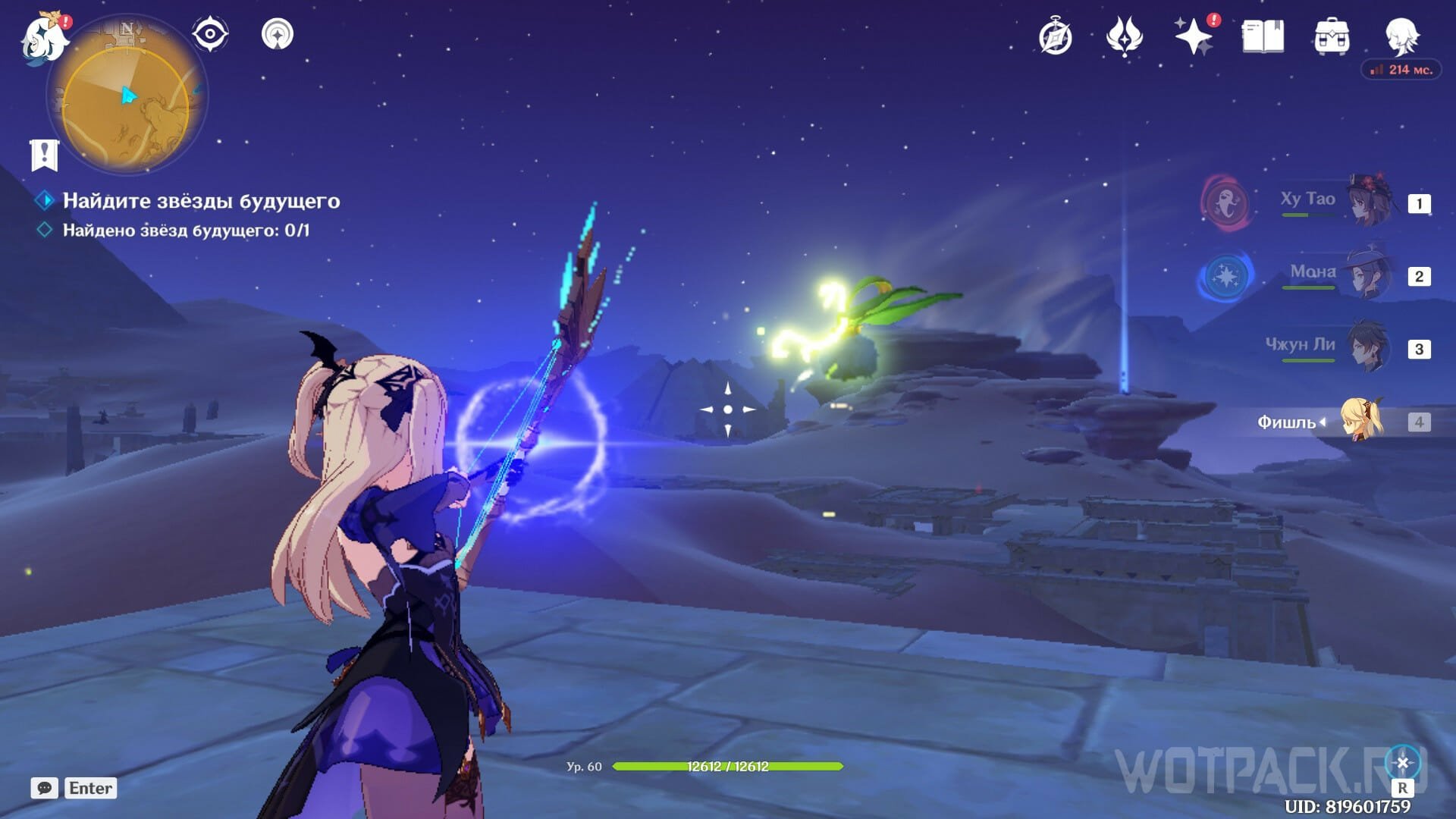The height and width of the screenshot is (819, 1456).
Task: Open the quest log exclamation banner
Action: (x=44, y=155)
